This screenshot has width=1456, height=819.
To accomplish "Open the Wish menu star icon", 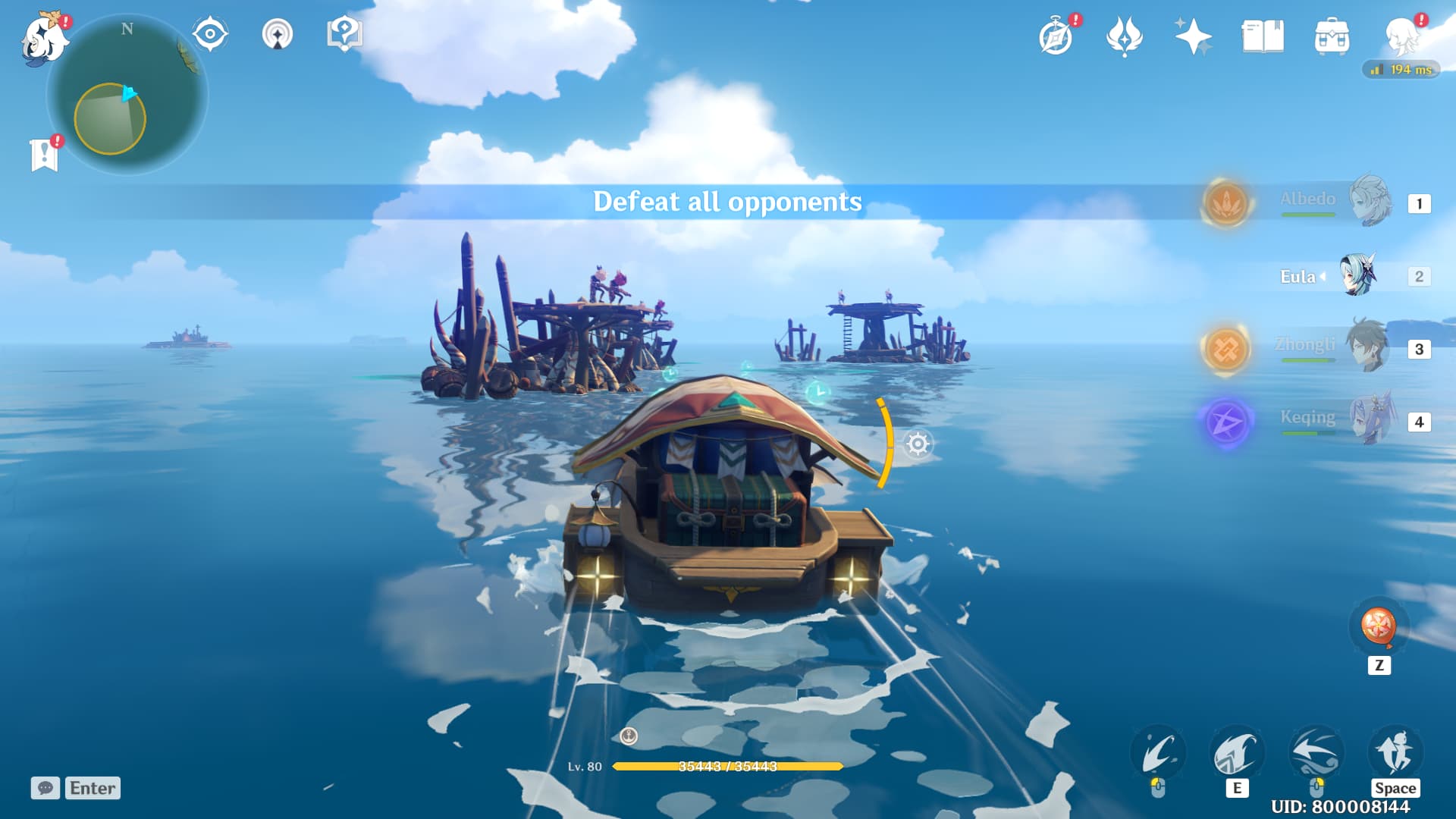I will coord(1192,34).
